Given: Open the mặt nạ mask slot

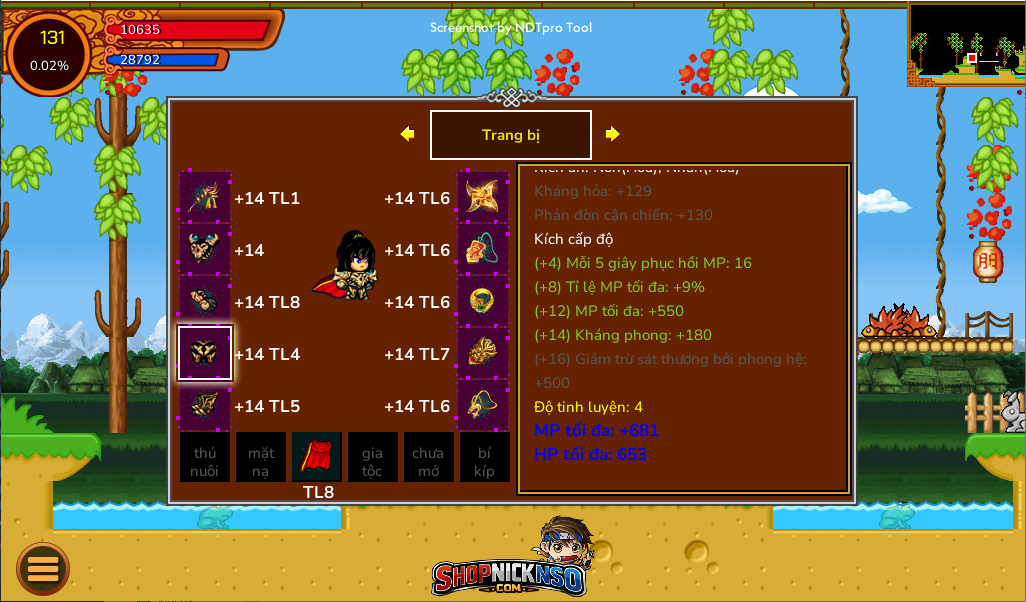Looking at the screenshot, I should (x=261, y=458).
